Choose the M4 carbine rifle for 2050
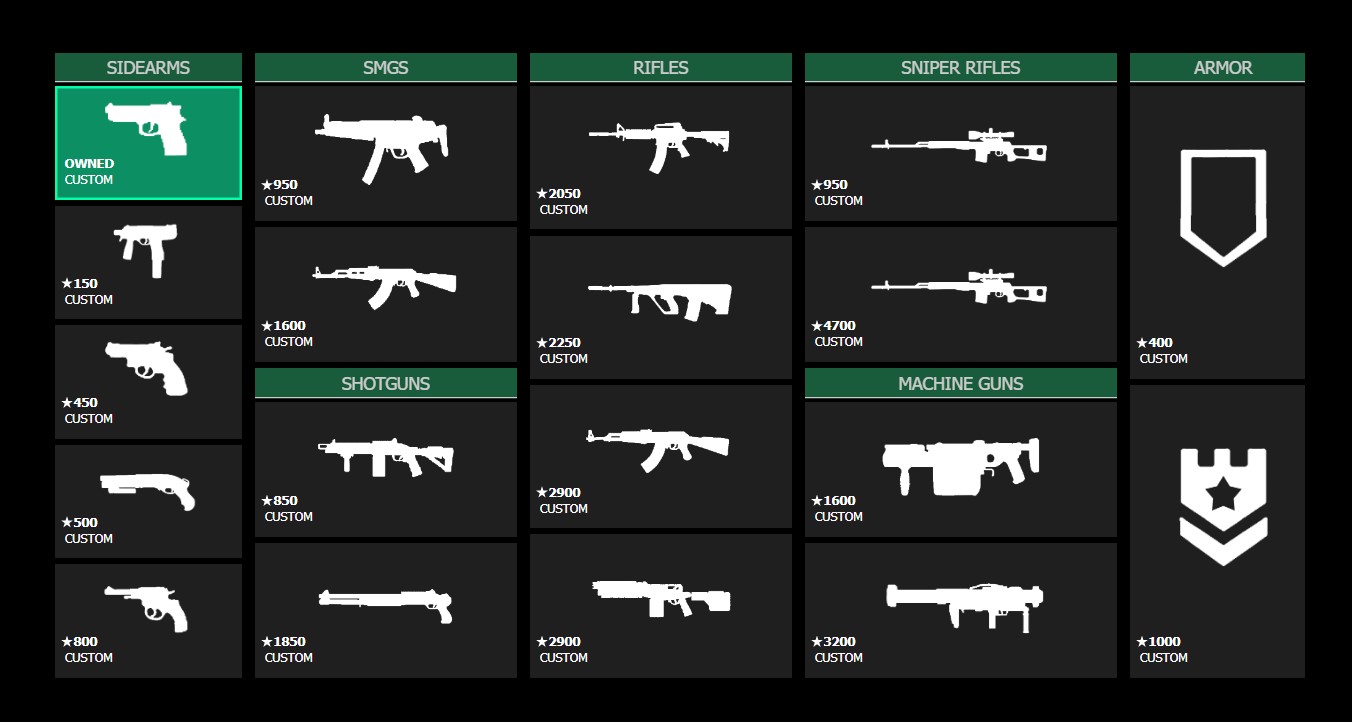The width and height of the screenshot is (1352, 722). [x=660, y=145]
